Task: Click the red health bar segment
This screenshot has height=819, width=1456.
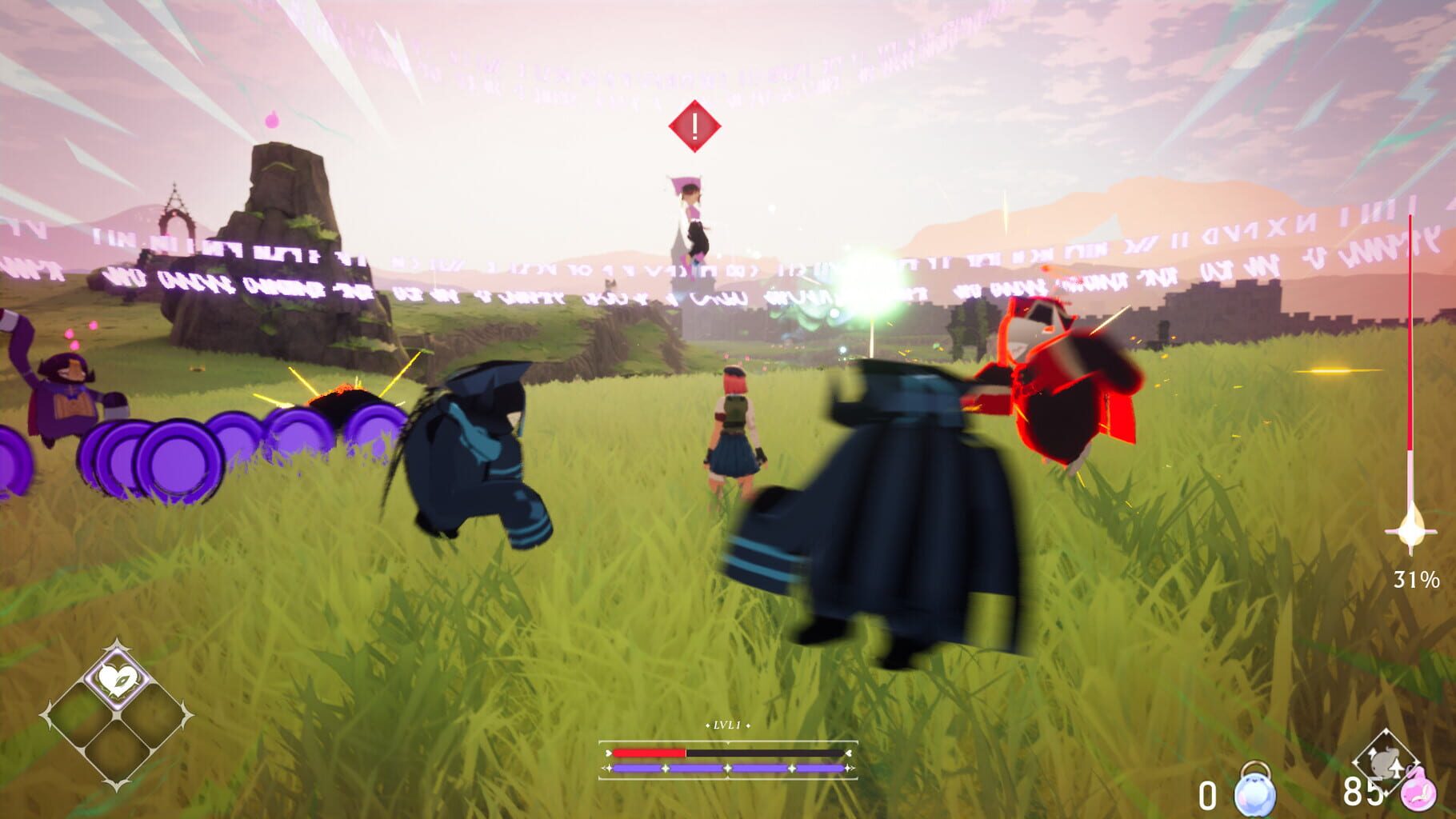Action: pyautogui.click(x=648, y=753)
